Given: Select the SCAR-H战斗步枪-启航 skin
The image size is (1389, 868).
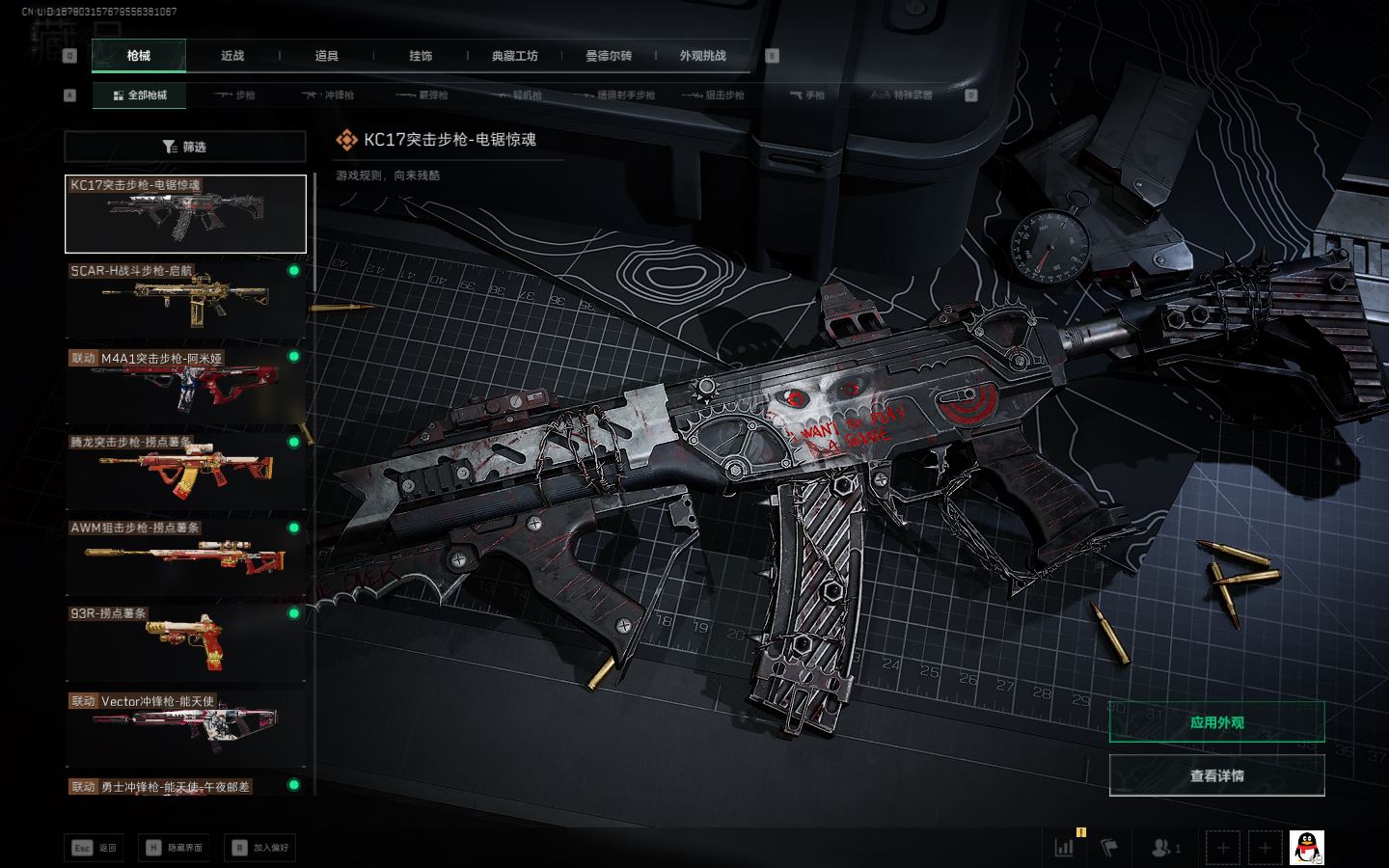Looking at the screenshot, I should pyautogui.click(x=185, y=299).
